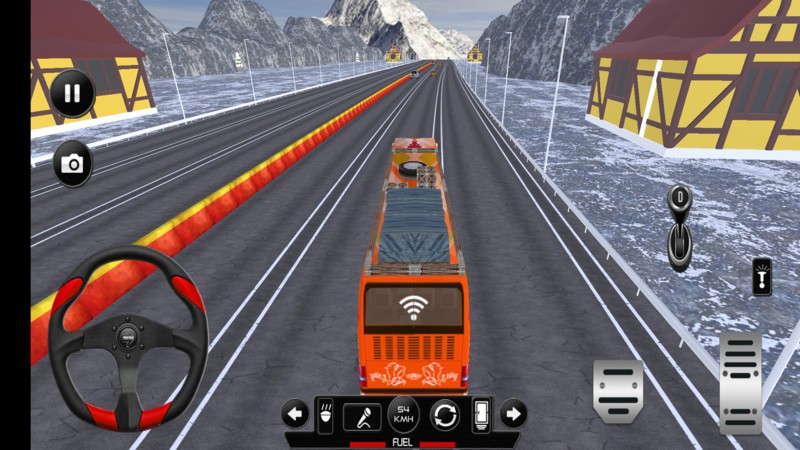Activate the right turn arrow indicator
800x450 pixels.
512,413
